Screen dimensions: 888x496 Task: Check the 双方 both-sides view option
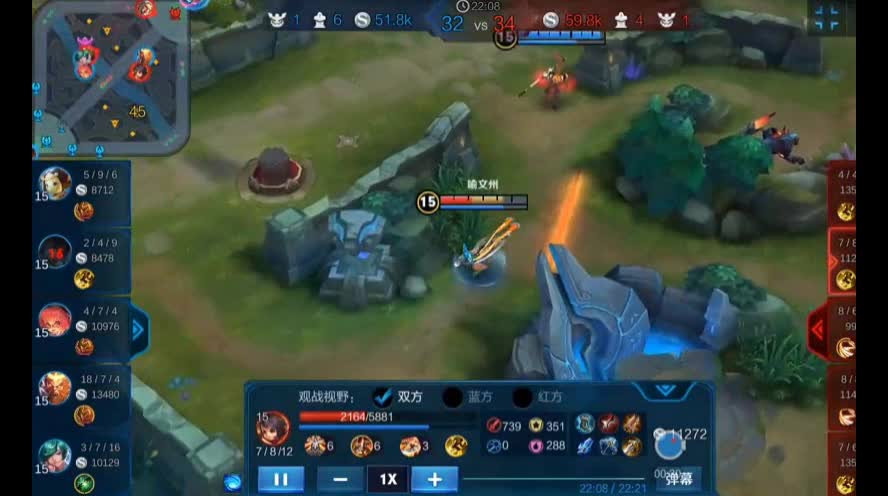point(383,397)
